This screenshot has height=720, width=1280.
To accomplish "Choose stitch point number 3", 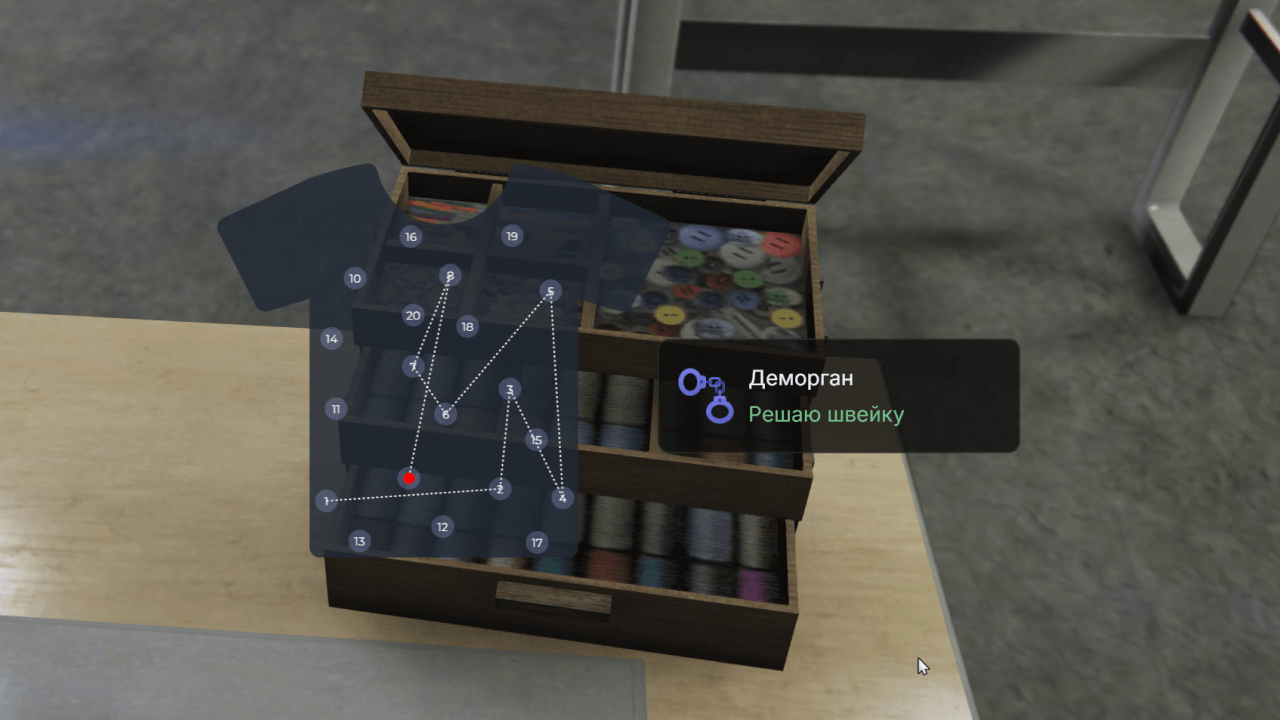I will 510,390.
